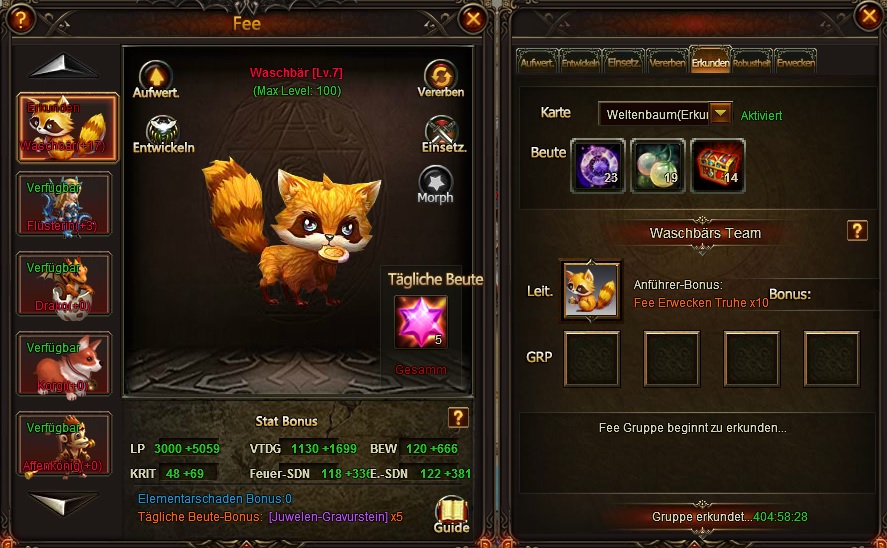887x548 pixels.
Task: Select the Affenkönig fairy
Action: tap(65, 444)
